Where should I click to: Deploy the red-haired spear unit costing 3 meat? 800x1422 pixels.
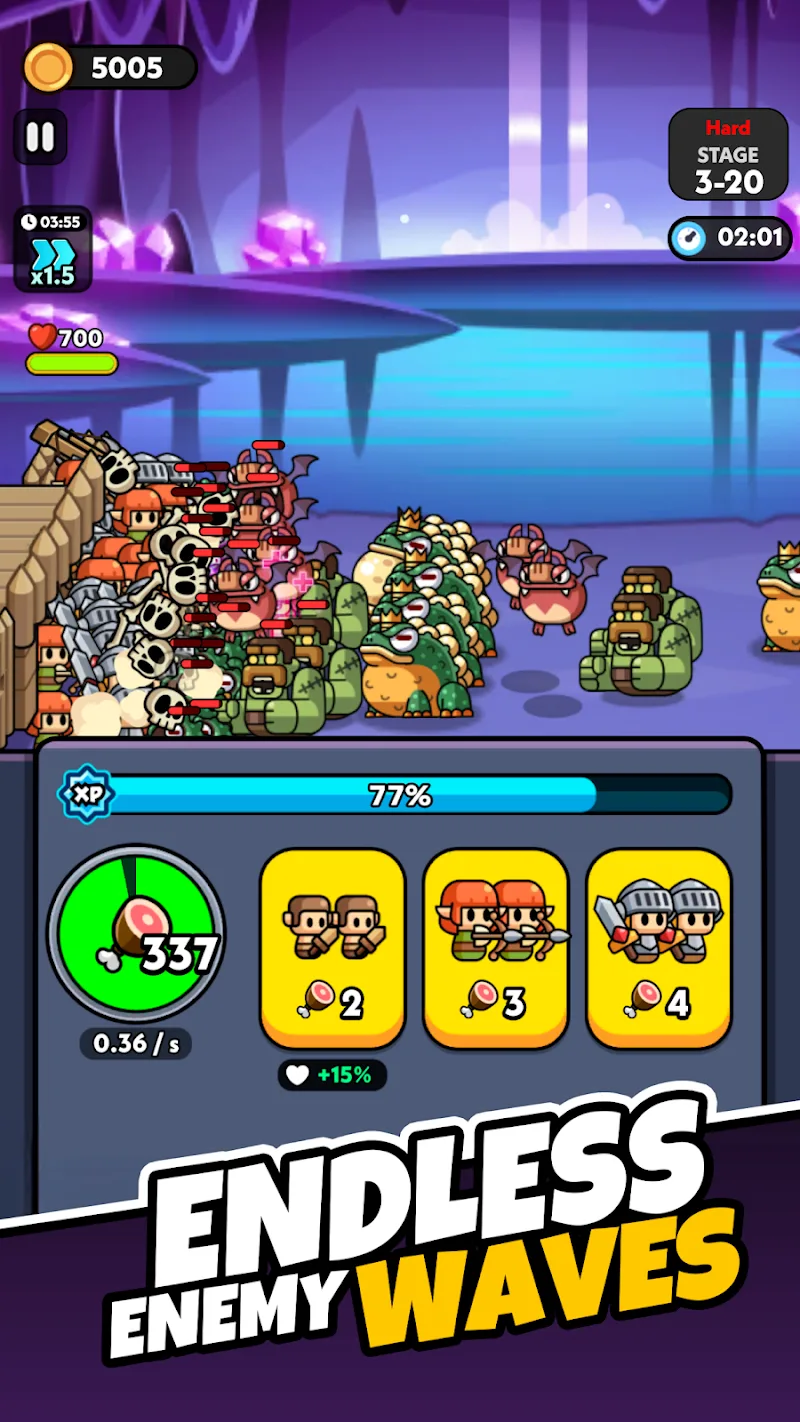point(496,946)
